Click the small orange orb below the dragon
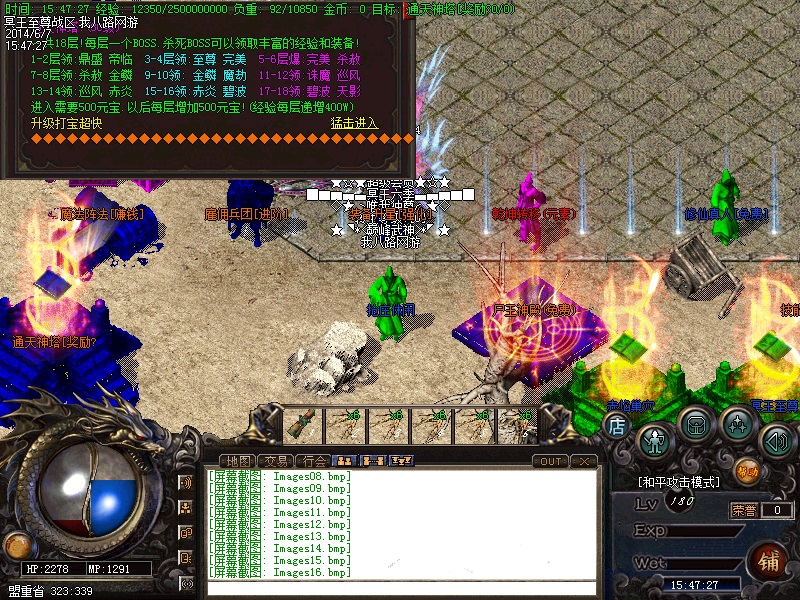This screenshot has width=800, height=600. tap(16, 545)
